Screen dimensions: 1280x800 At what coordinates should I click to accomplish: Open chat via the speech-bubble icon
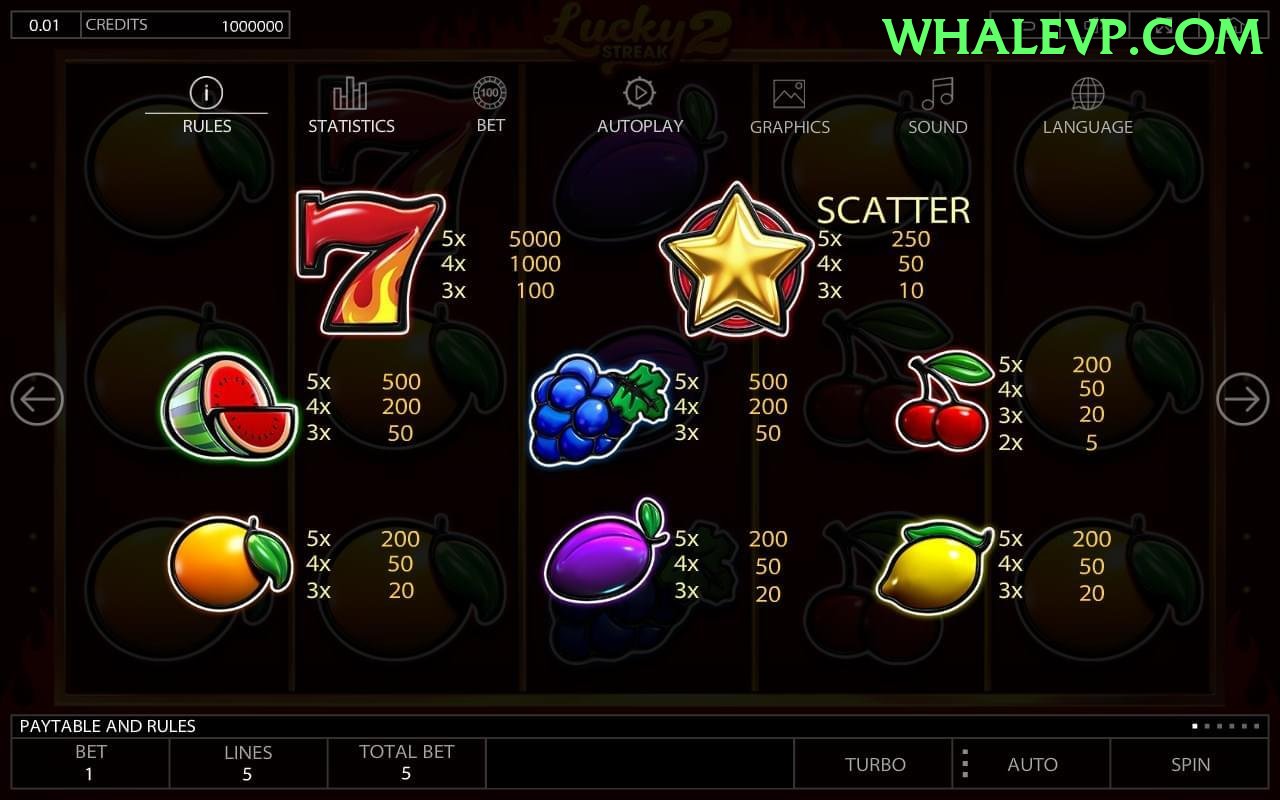pyautogui.click(x=1026, y=23)
